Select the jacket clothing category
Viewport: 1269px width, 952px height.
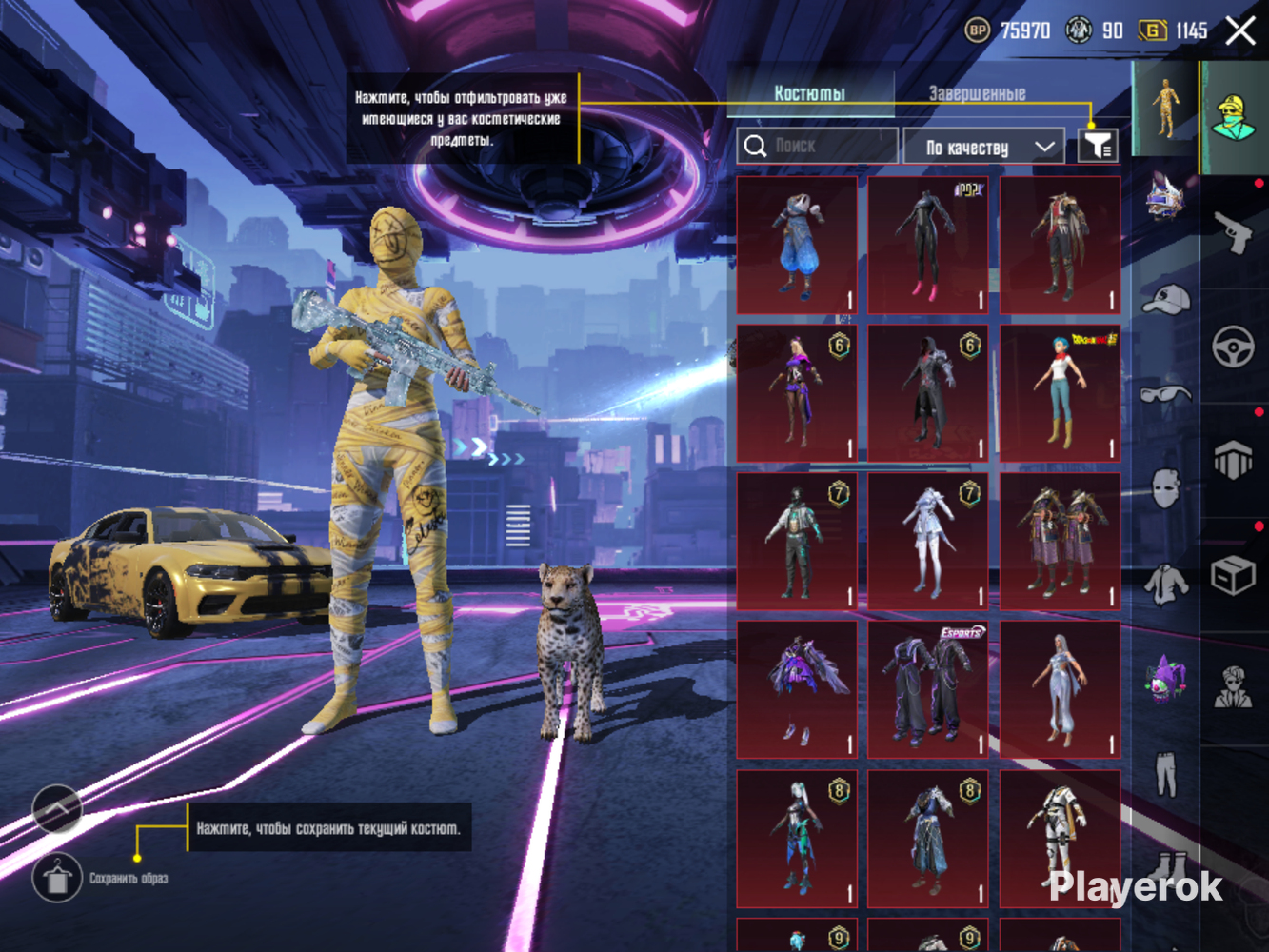click(1166, 584)
